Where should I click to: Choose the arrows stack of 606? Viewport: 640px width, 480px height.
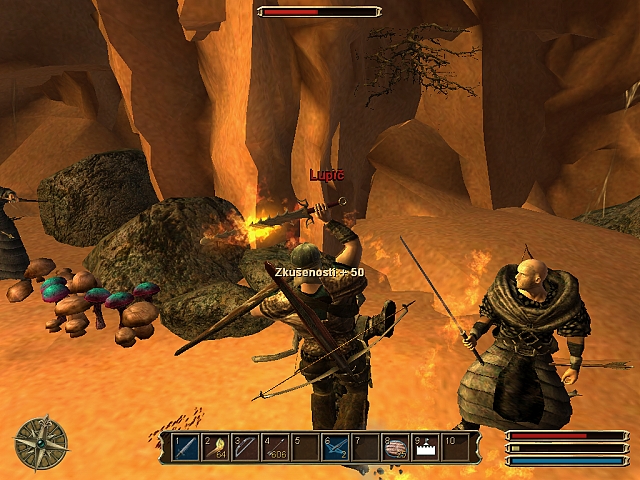(x=276, y=447)
